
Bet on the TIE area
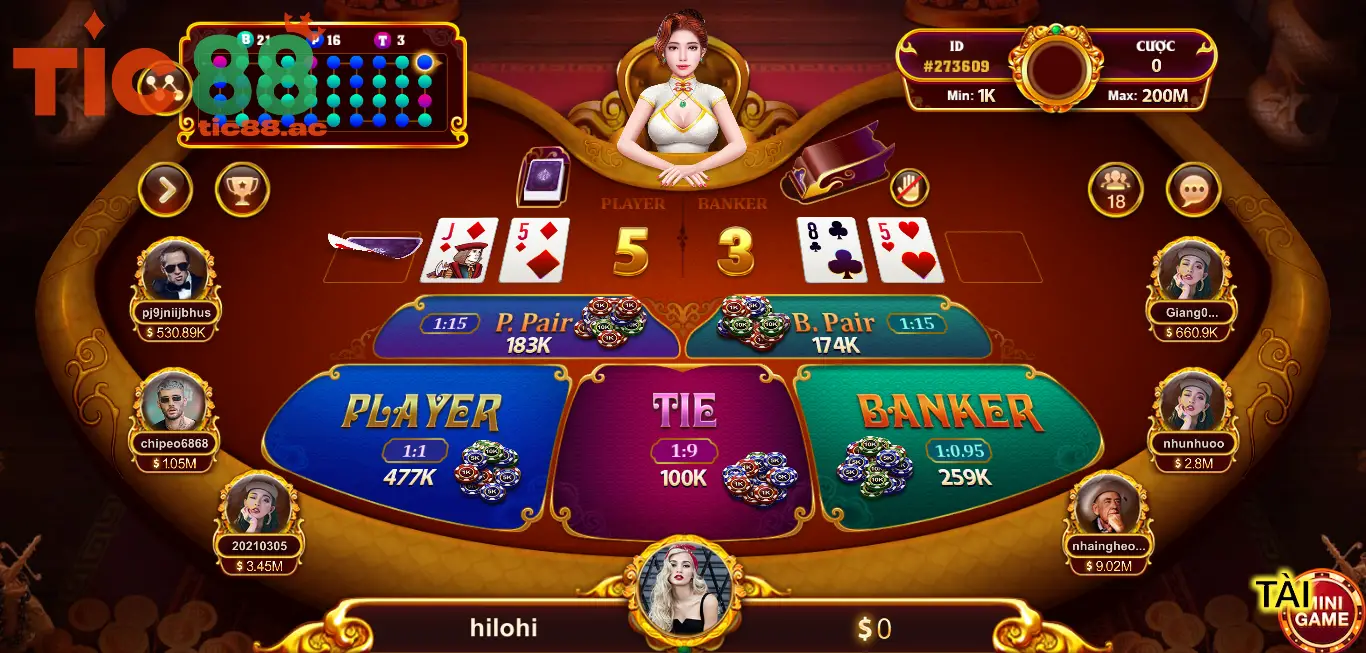tap(684, 440)
